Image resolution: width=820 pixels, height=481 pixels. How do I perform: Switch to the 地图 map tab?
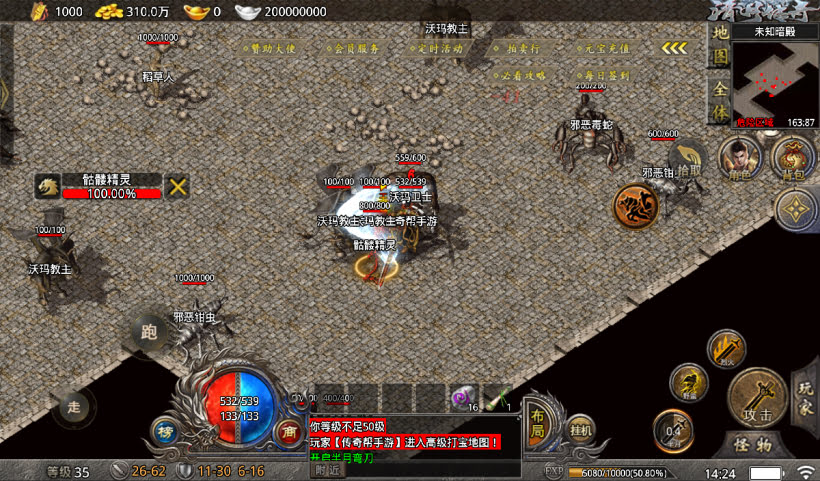coord(719,44)
